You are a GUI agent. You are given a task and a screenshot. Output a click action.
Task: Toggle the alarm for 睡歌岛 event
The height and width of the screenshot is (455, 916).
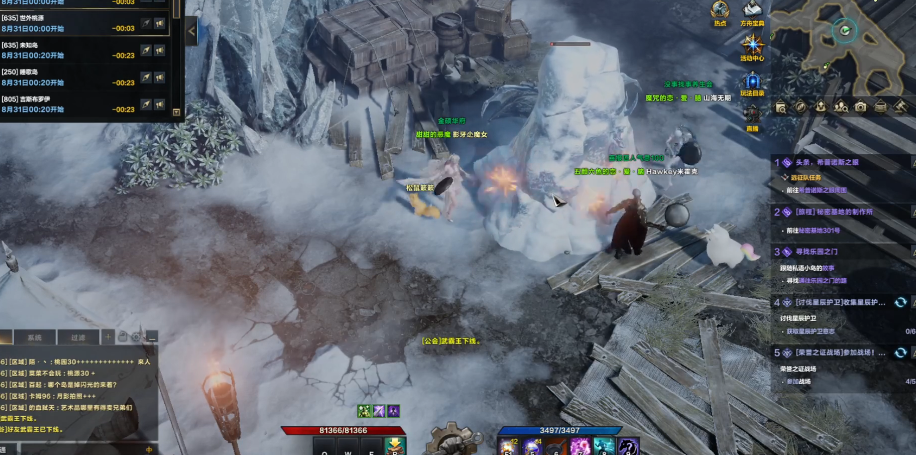159,77
